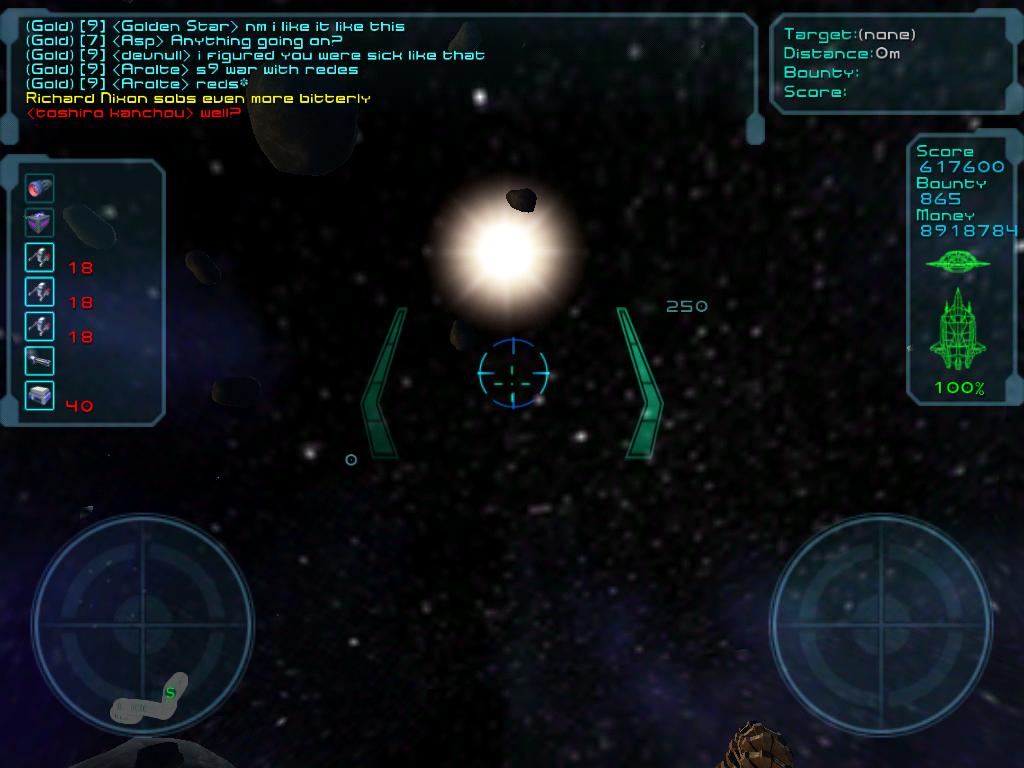The image size is (1024, 768).
Task: Select the red engine thruster icon
Action: [x=40, y=188]
